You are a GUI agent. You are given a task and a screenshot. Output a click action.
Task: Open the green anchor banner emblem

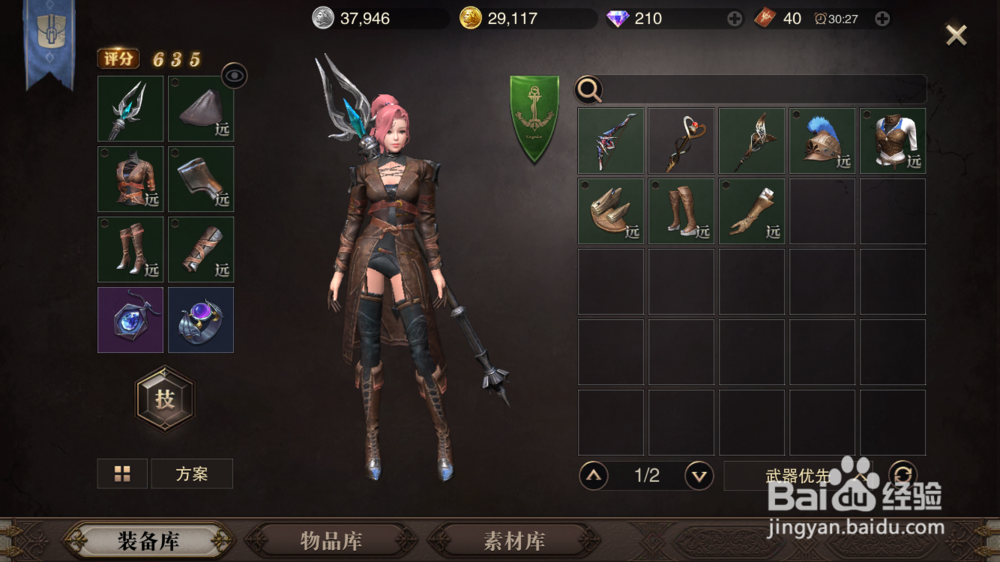[x=534, y=118]
